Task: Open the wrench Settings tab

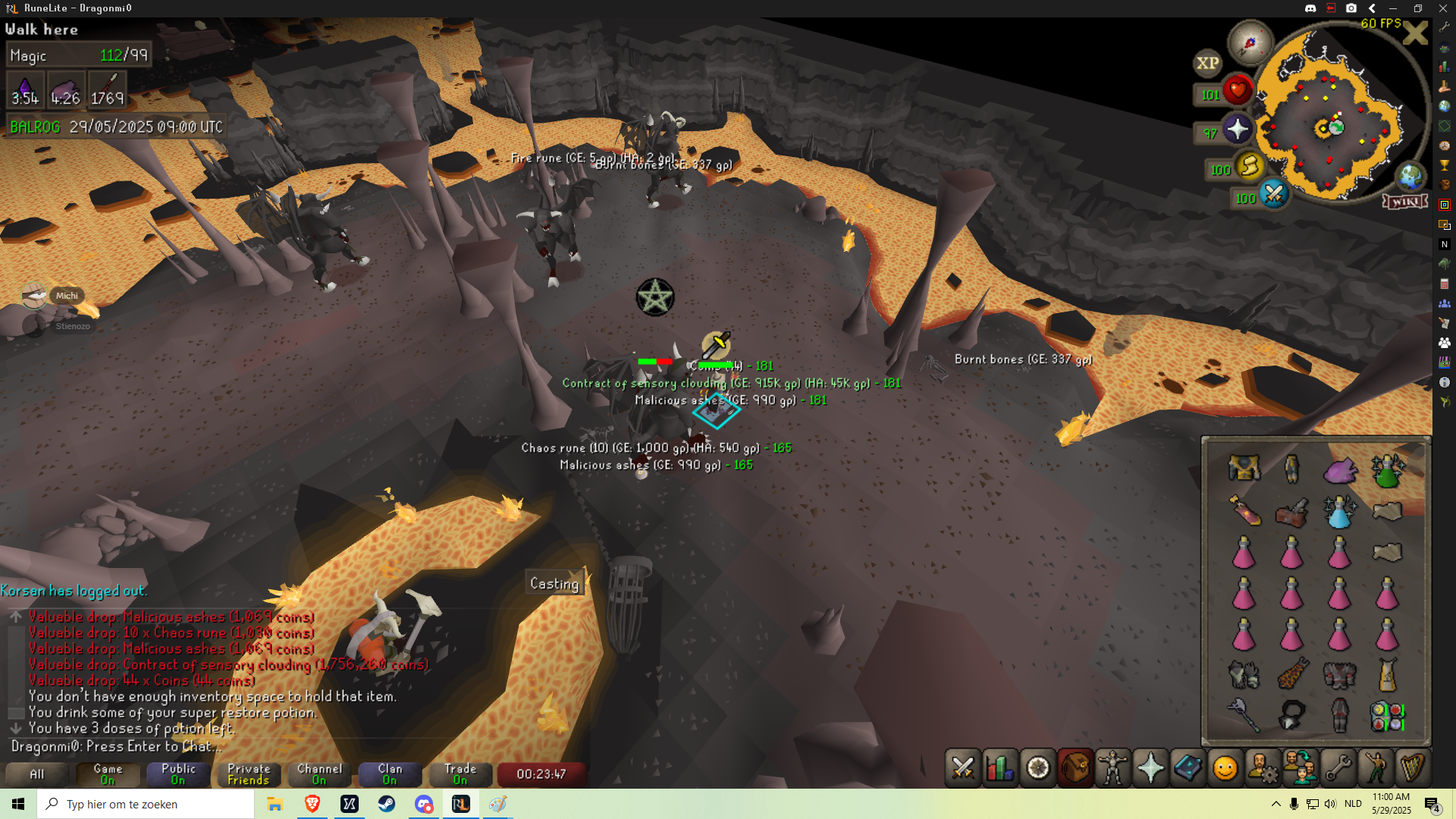Action: (1337, 768)
